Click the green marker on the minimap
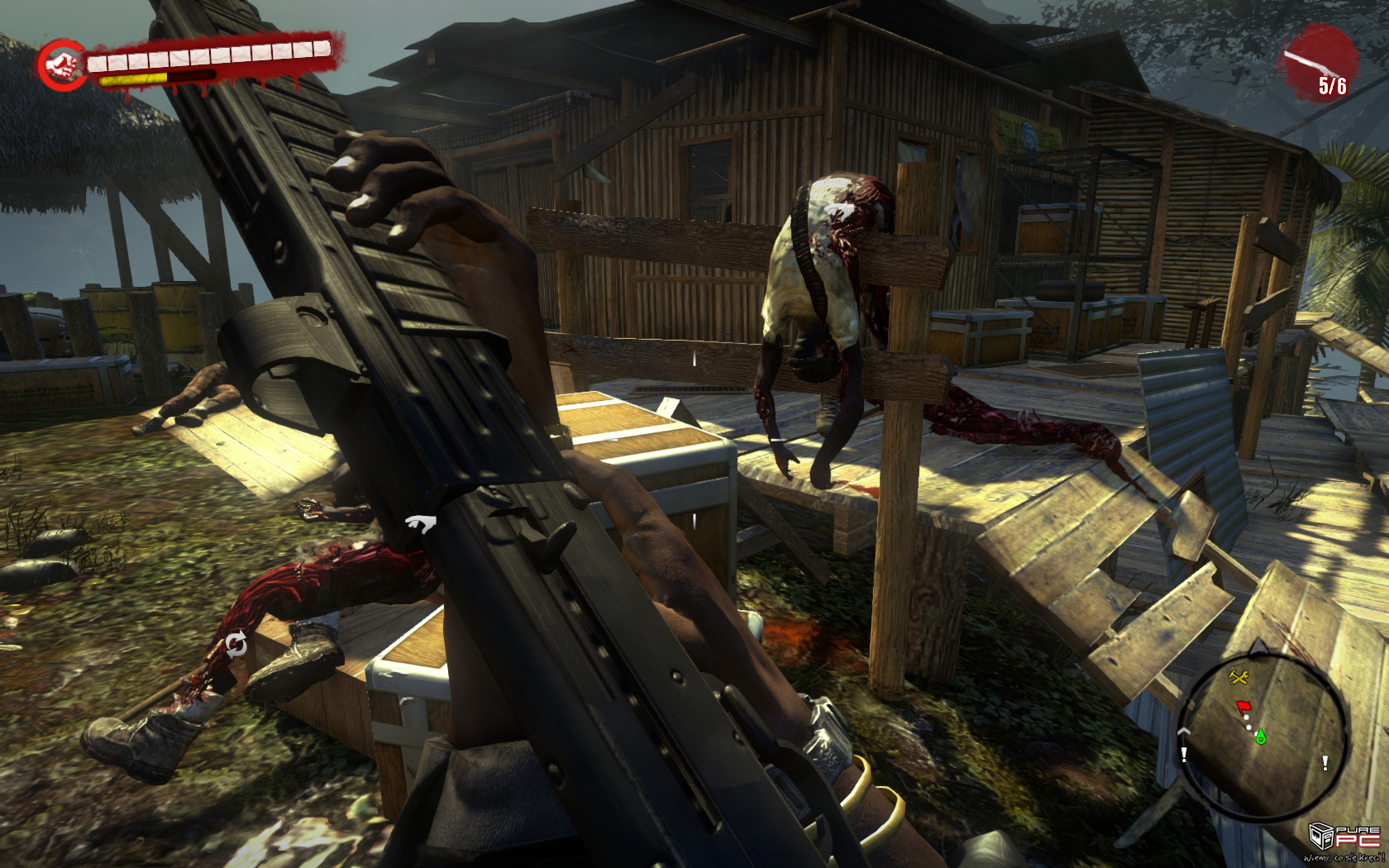Image resolution: width=1389 pixels, height=868 pixels. 1261,735
